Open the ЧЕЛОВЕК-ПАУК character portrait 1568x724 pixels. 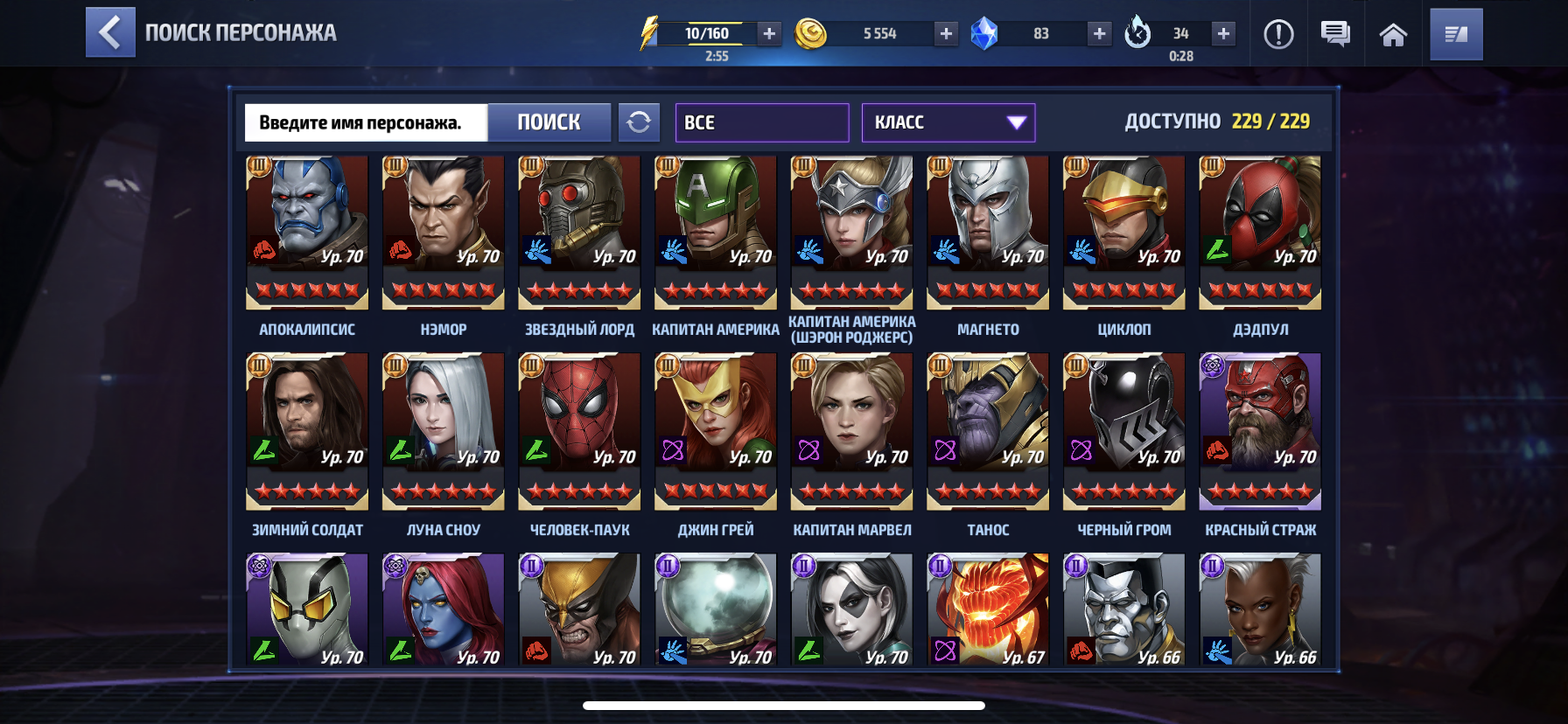[578, 428]
